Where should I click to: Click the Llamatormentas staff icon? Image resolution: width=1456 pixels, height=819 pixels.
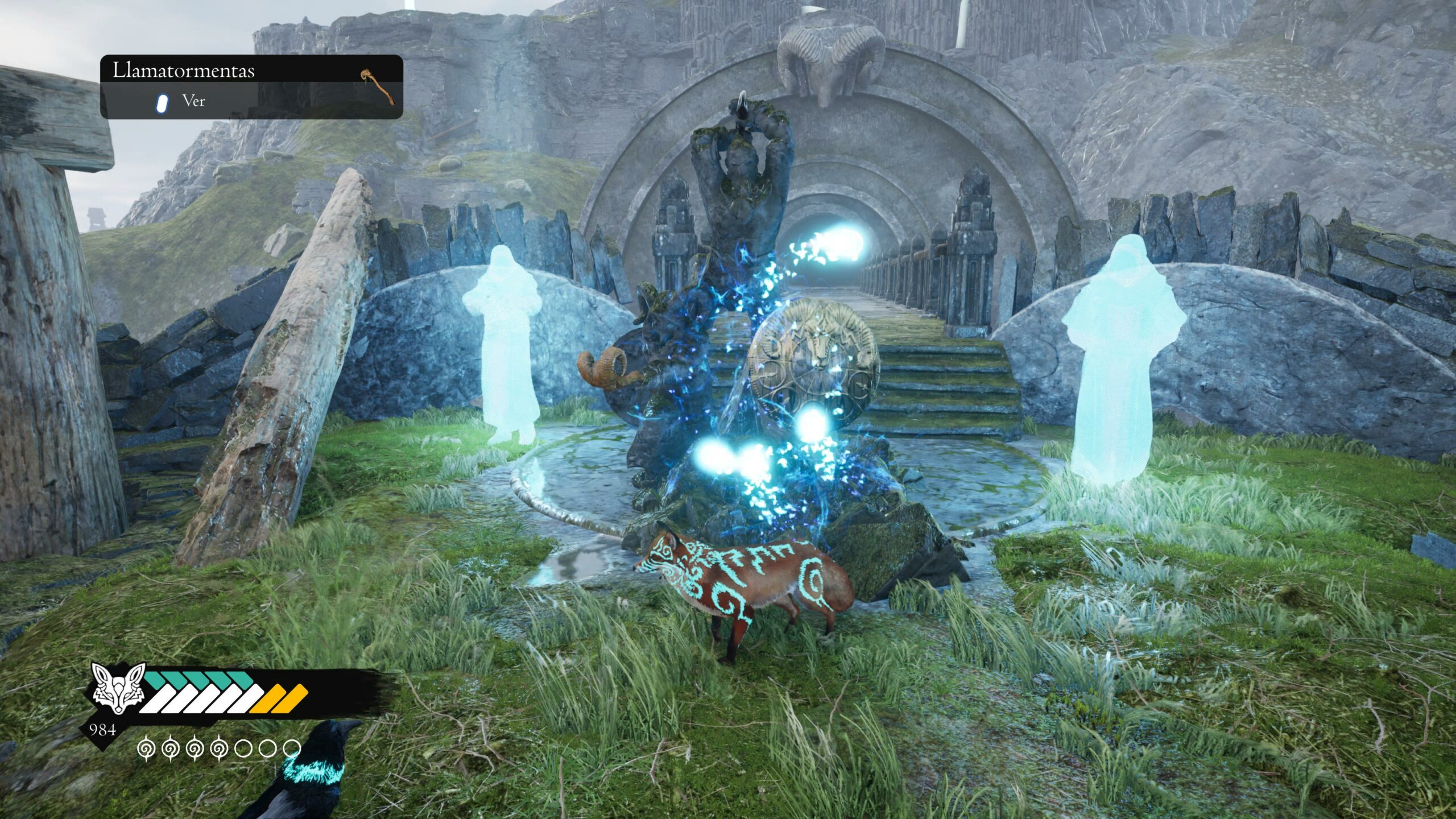377,86
